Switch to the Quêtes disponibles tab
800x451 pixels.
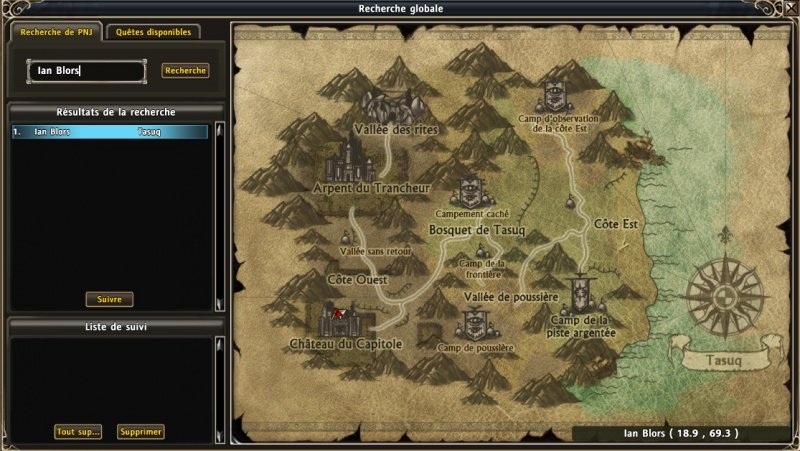click(x=153, y=32)
